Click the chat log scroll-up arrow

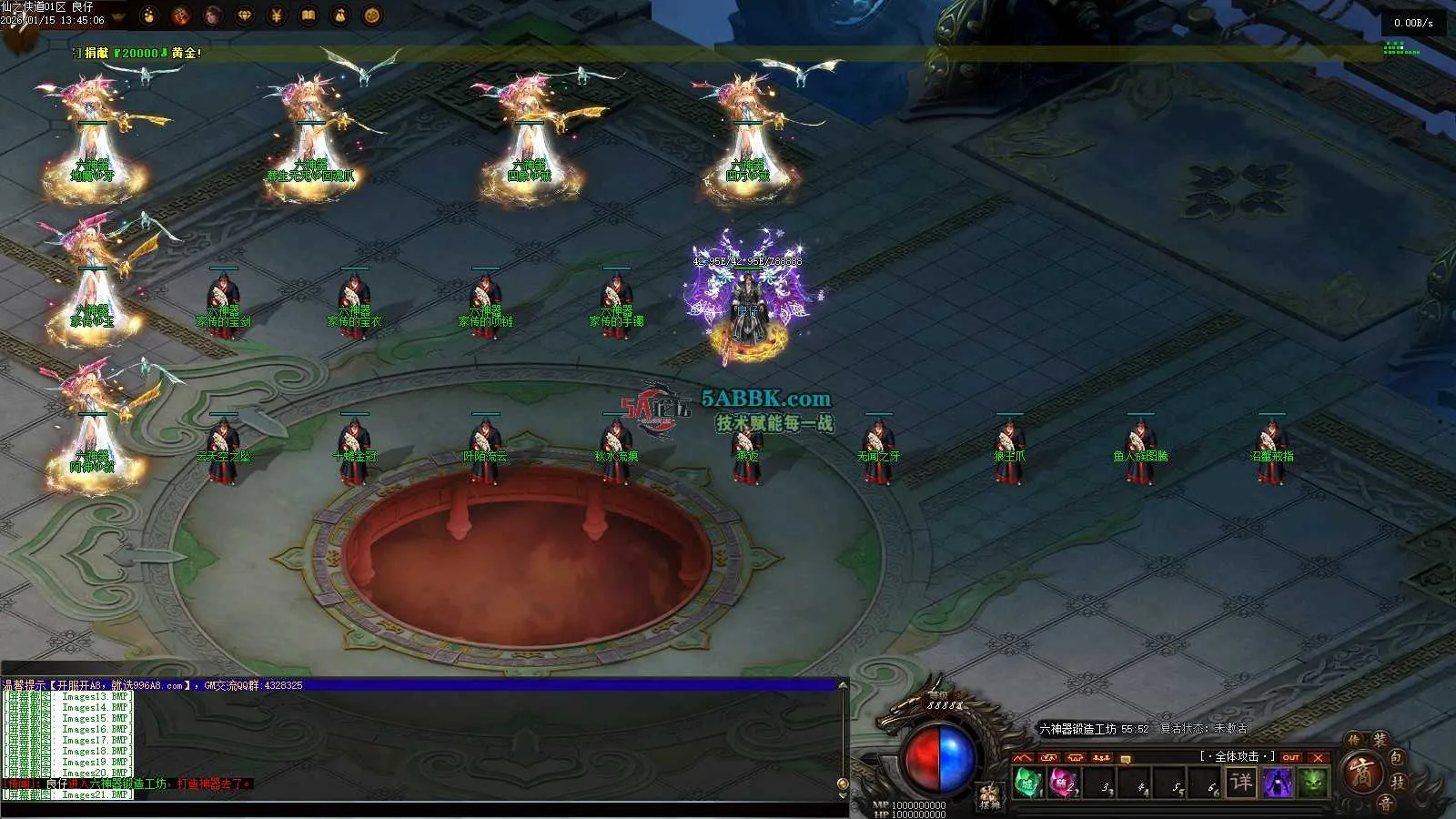point(843,685)
